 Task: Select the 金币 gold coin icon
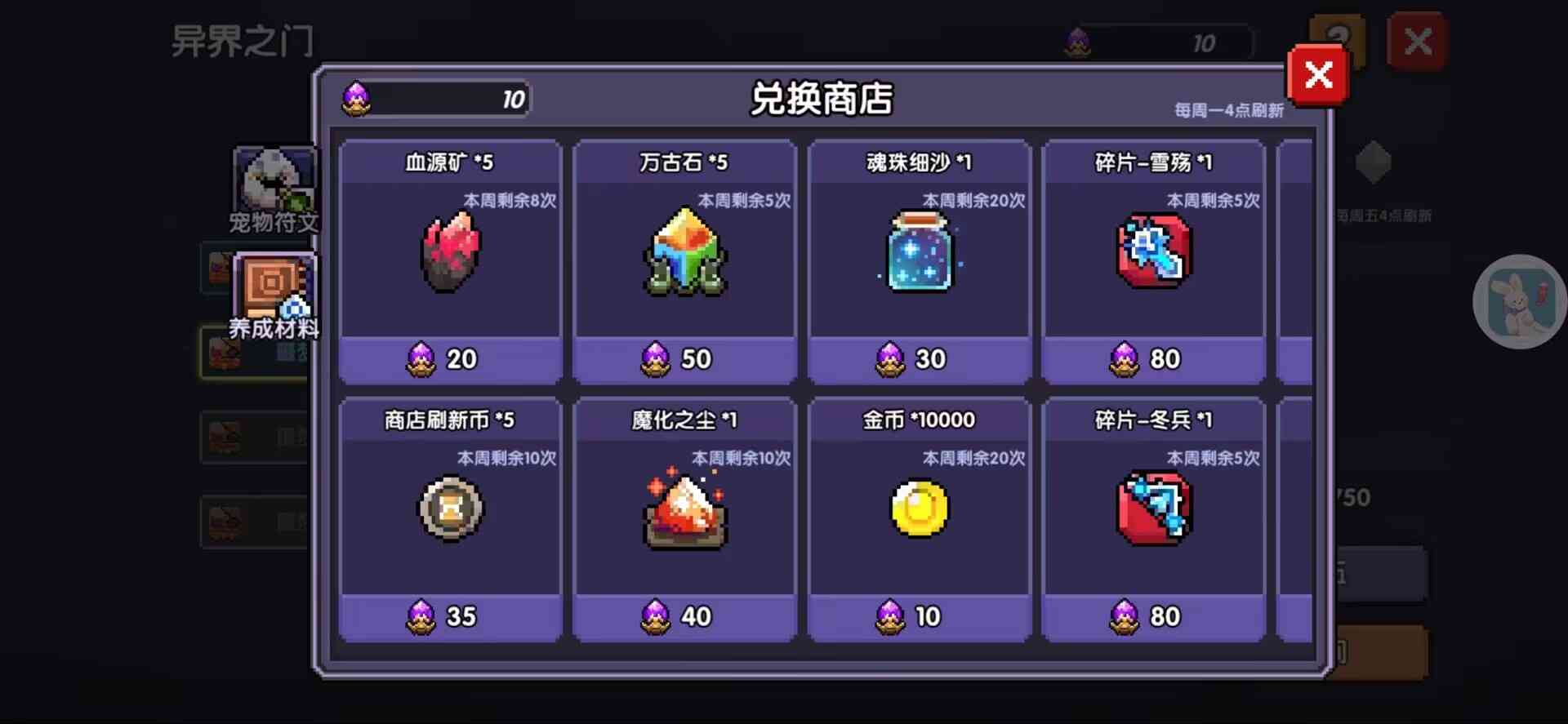918,509
